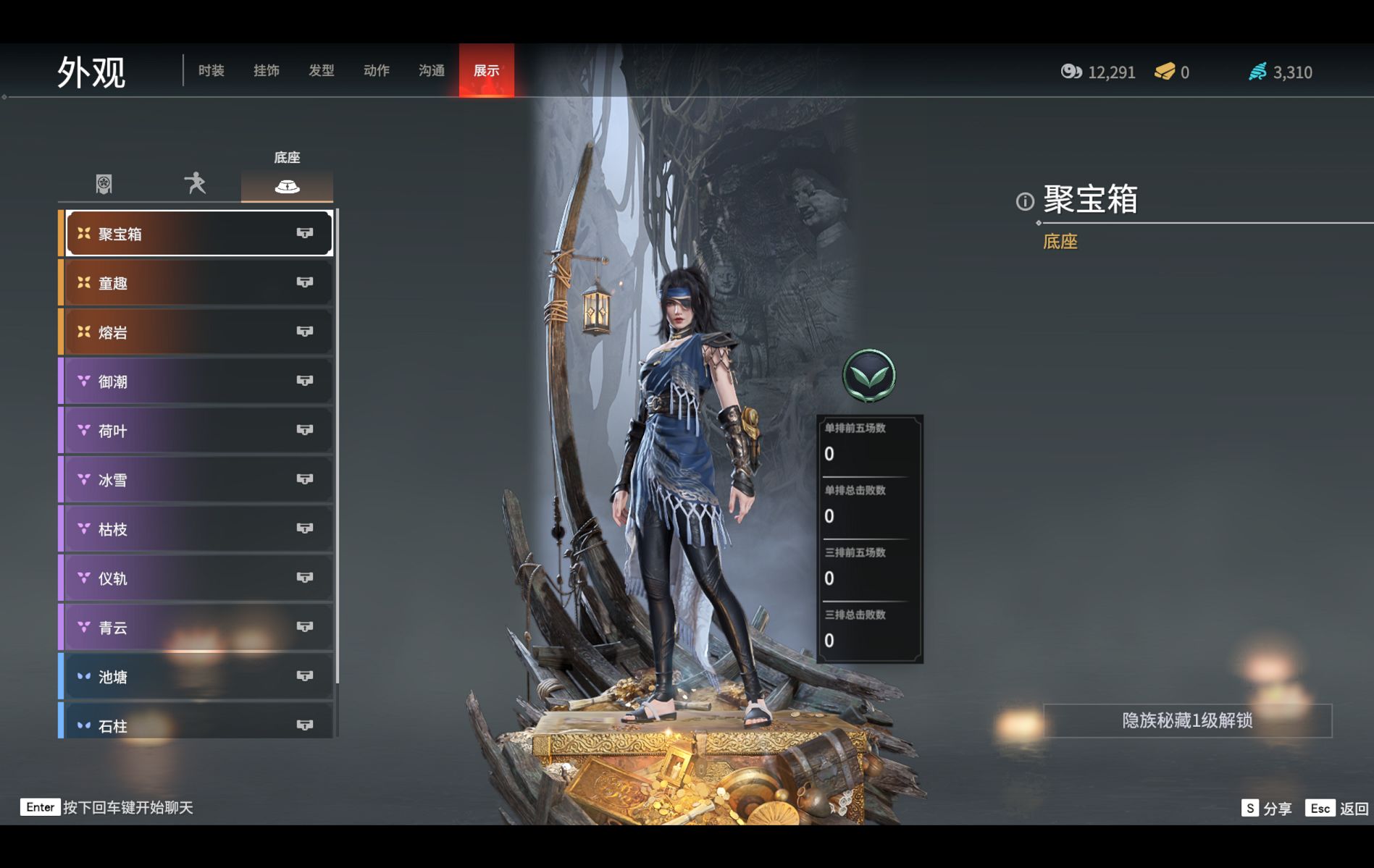The width and height of the screenshot is (1374, 868).
Task: Click the info icon beside 聚宝箱 title
Action: pos(1025,201)
